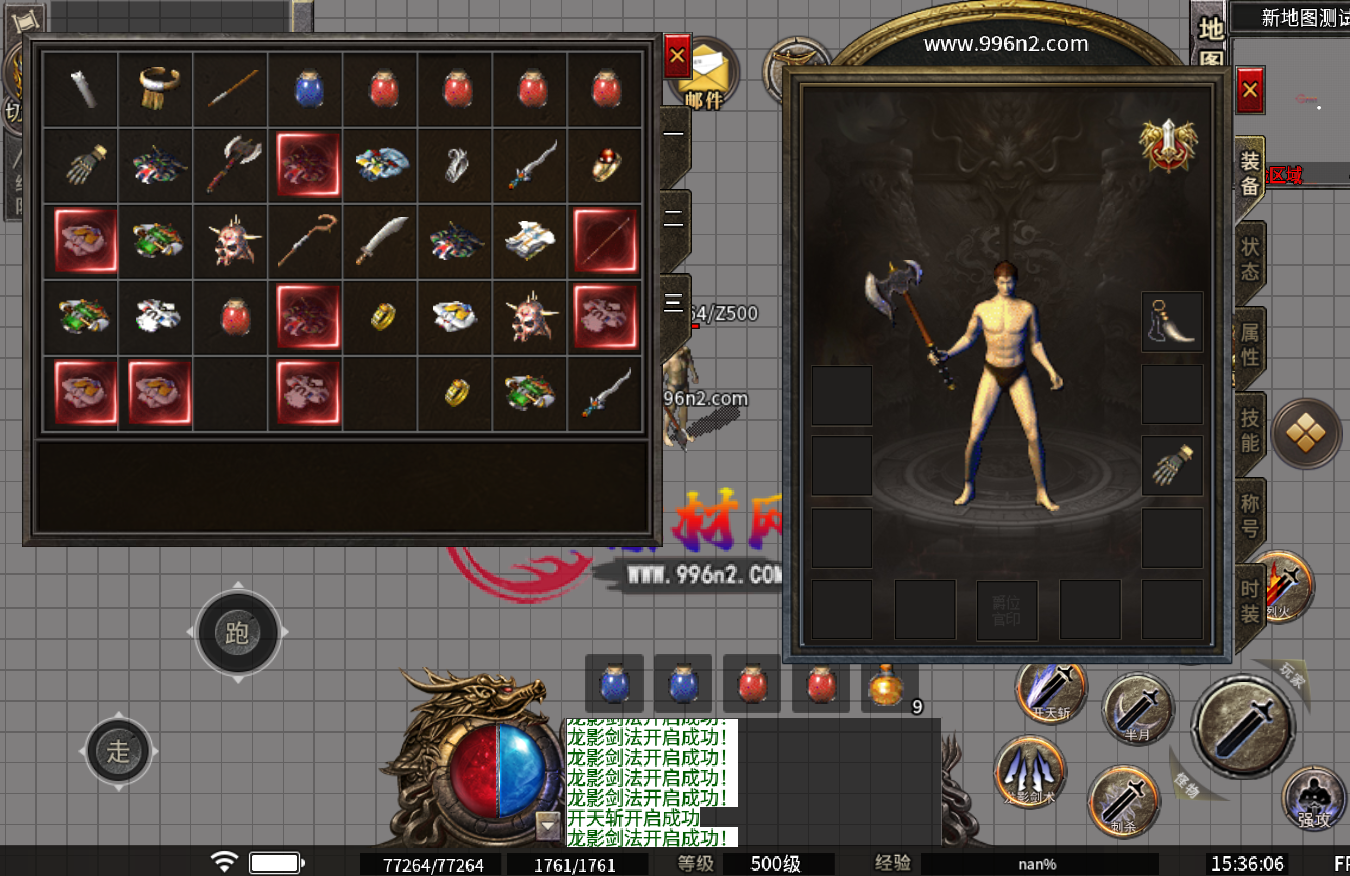
Task: Switch to the 时装 fashion tab
Action: pyautogui.click(x=1250, y=600)
